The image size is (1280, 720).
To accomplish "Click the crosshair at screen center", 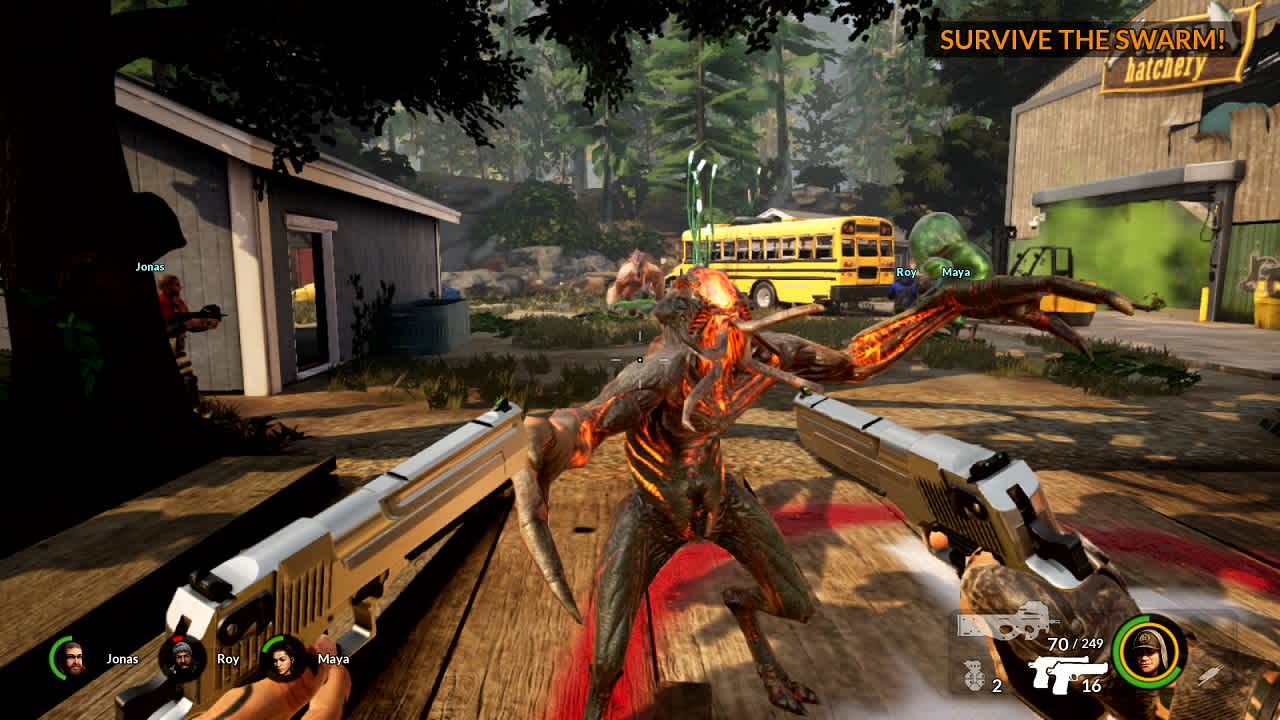I will [640, 360].
